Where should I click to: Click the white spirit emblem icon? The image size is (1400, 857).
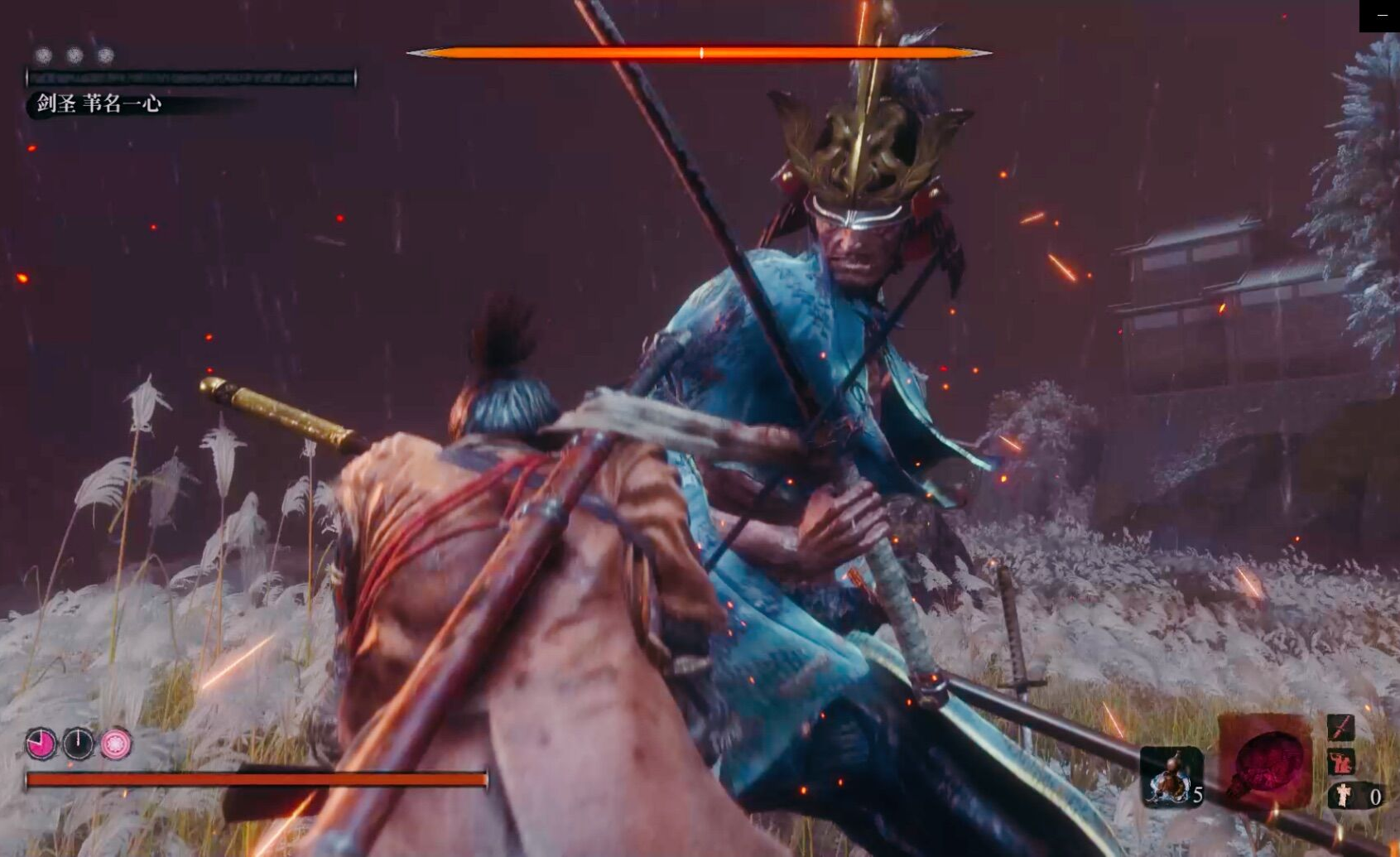1342,796
